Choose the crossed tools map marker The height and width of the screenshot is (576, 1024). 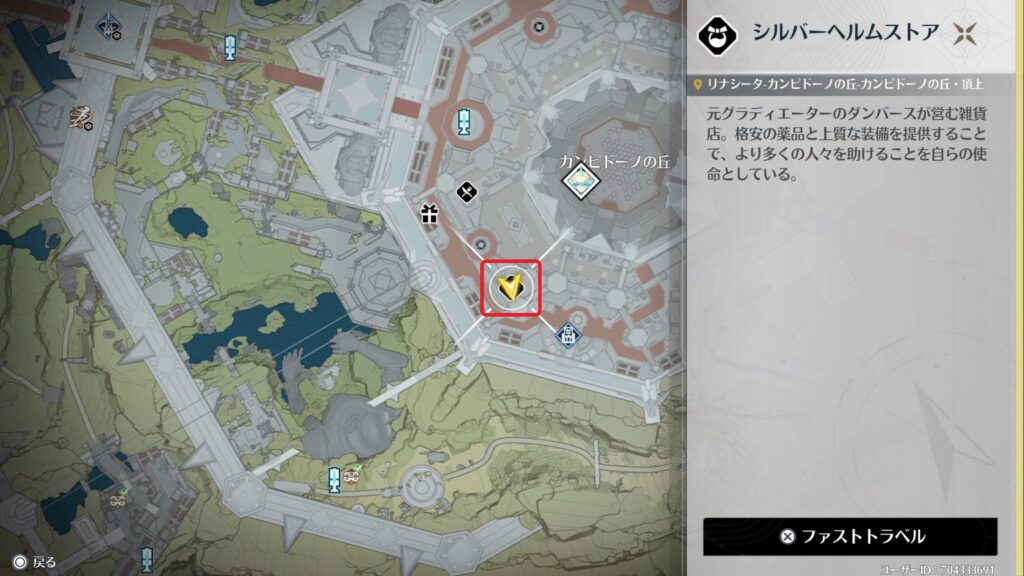tap(466, 190)
